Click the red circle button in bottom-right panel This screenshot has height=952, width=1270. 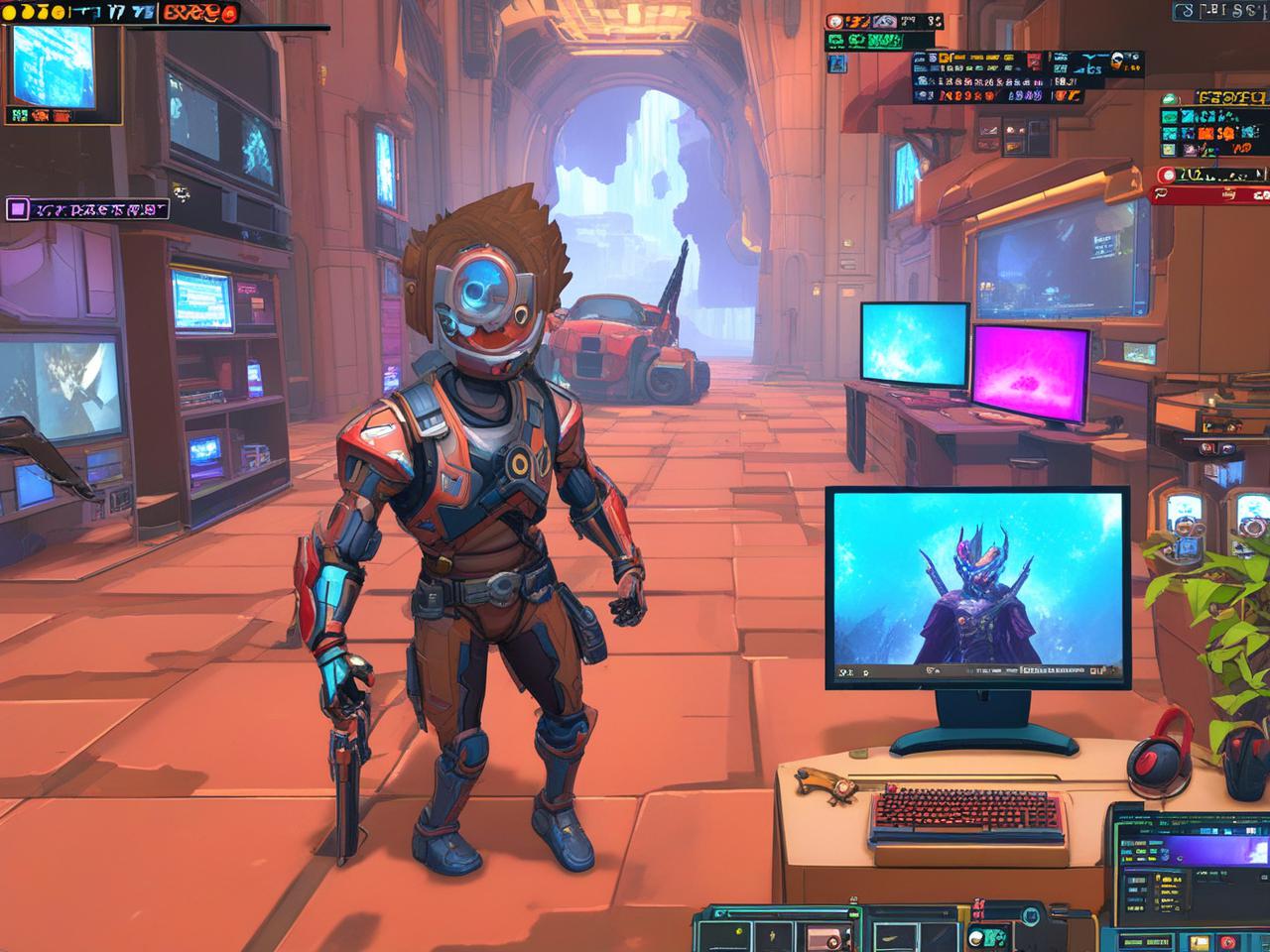coord(1228,941)
